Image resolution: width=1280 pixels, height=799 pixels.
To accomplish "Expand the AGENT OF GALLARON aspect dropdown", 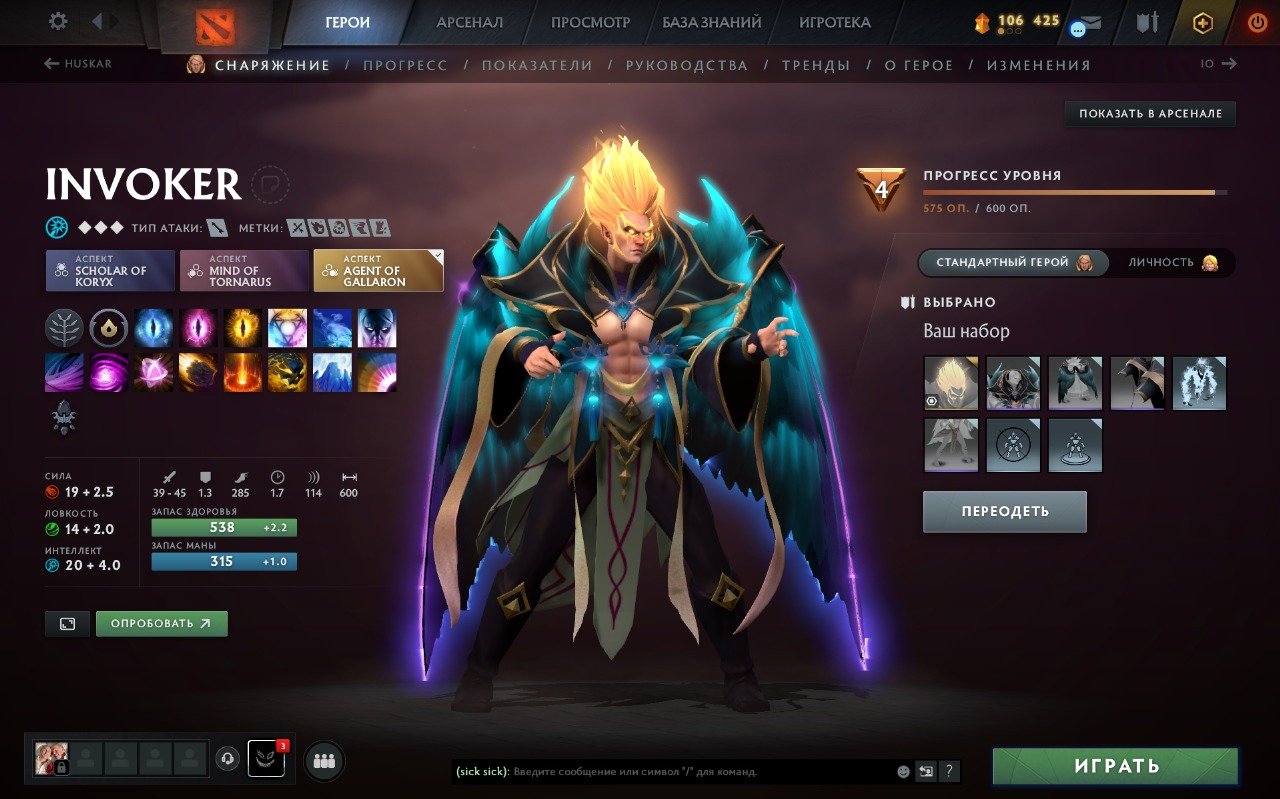I will (377, 270).
